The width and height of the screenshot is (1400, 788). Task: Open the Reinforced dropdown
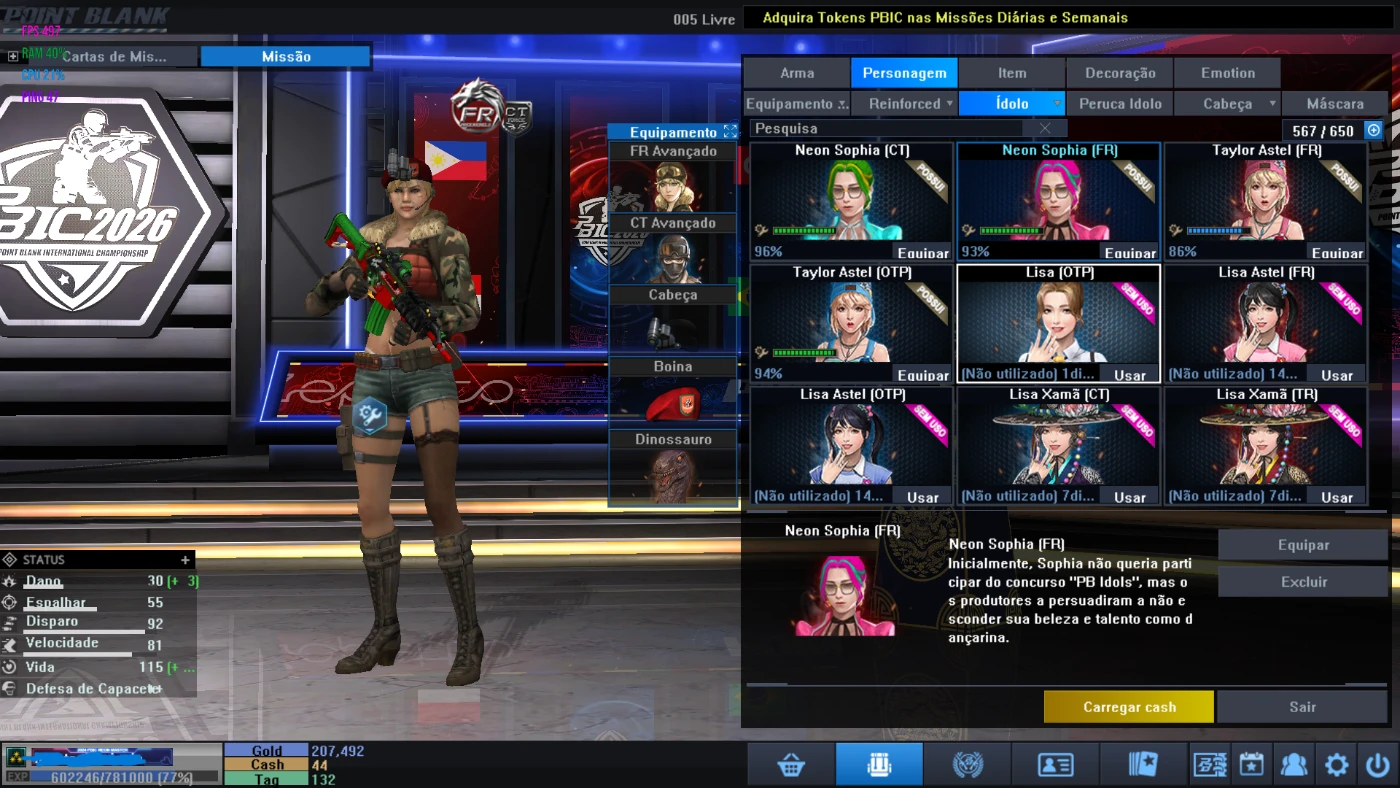pos(904,104)
